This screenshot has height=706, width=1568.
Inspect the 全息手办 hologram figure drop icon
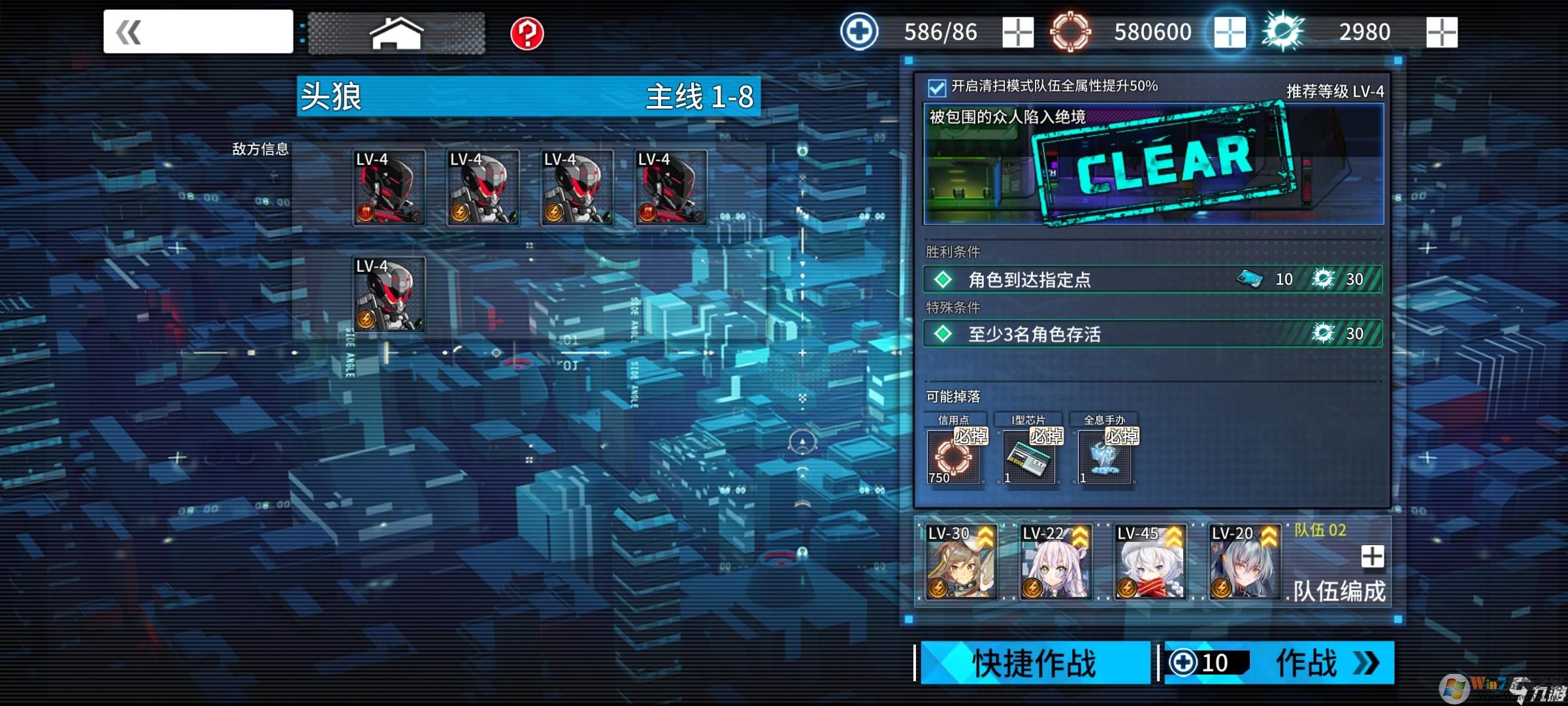pyautogui.click(x=1103, y=458)
